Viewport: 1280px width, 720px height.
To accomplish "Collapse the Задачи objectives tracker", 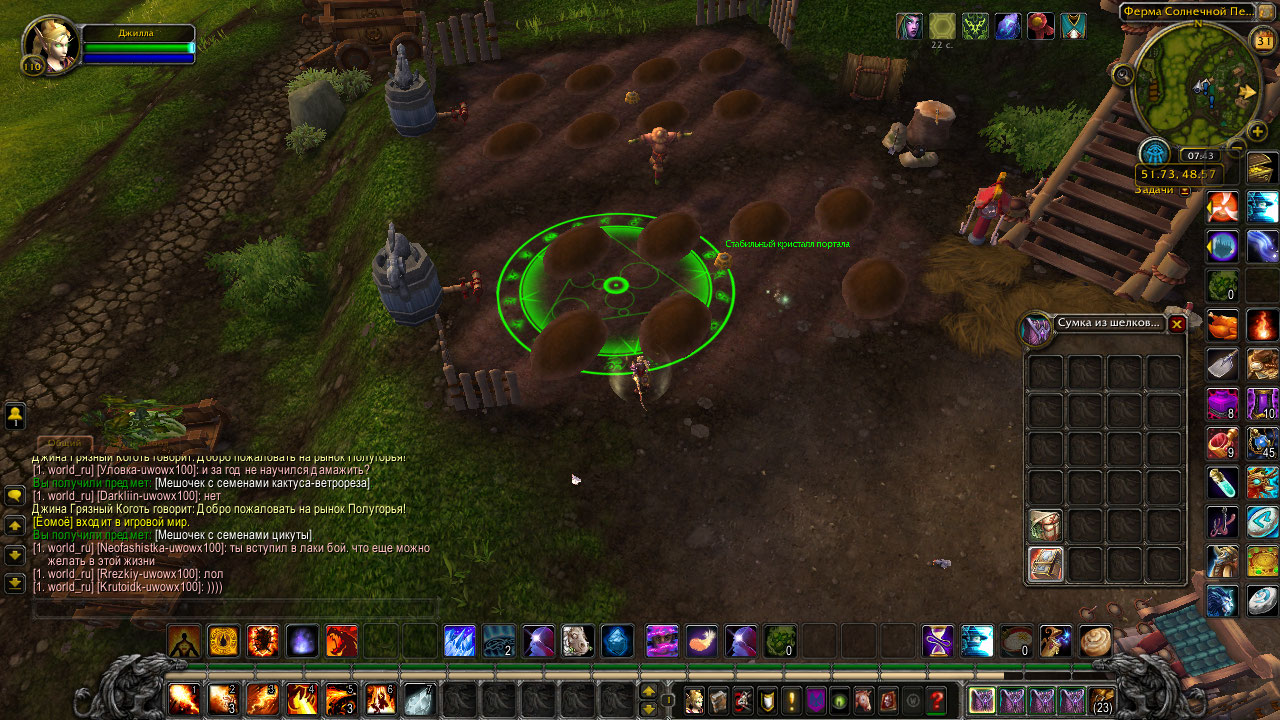I will point(1185,190).
